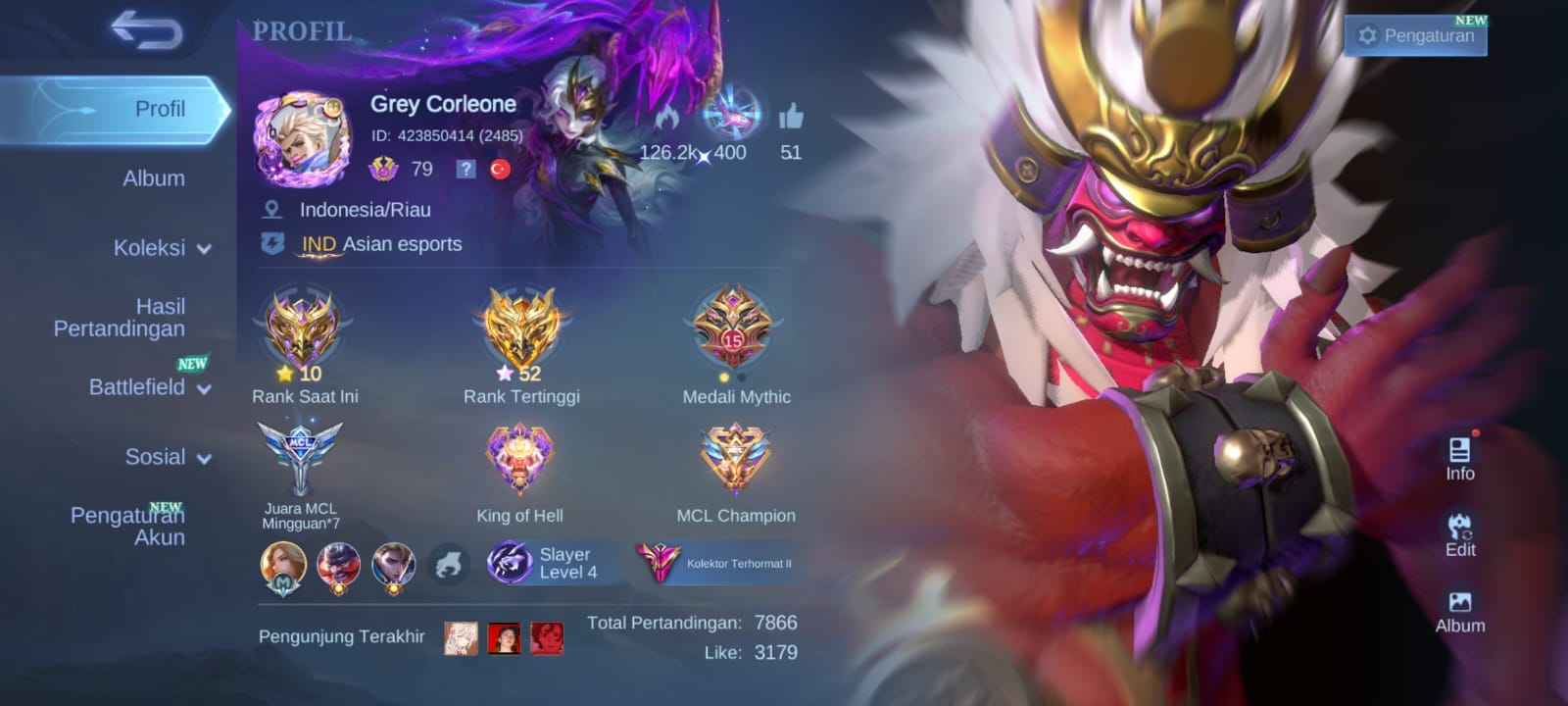Give a like with thumbs-up icon
This screenshot has height=706, width=1568.
(790, 119)
